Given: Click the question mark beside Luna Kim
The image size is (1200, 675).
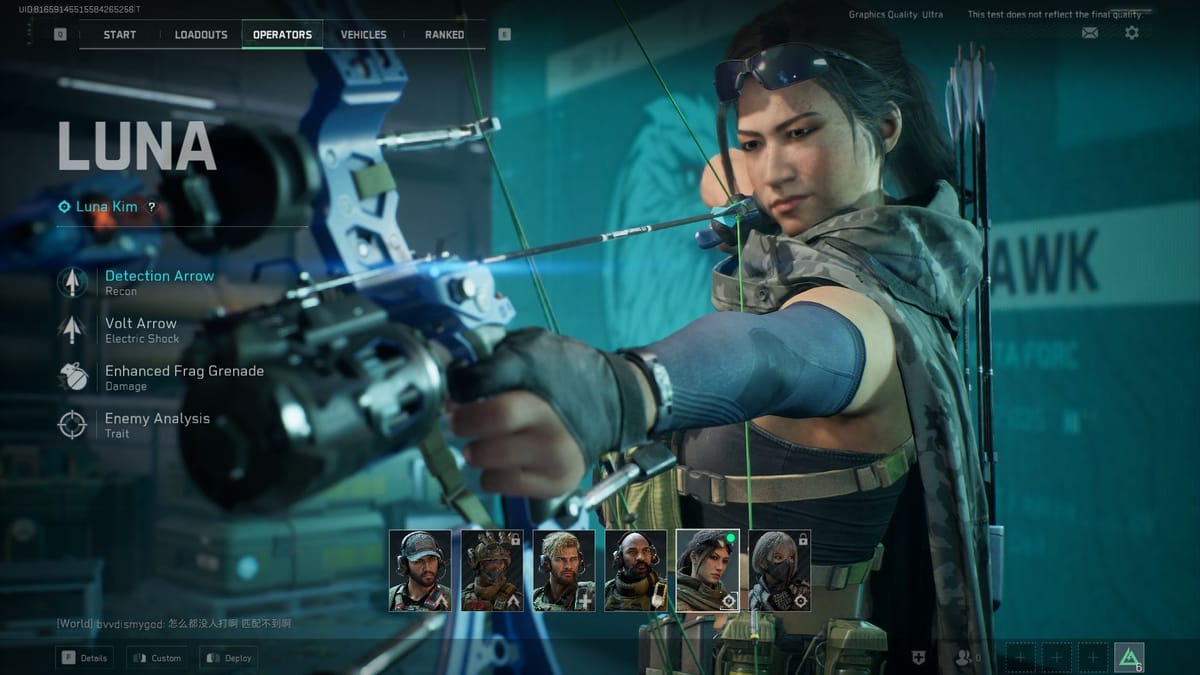Looking at the screenshot, I should pyautogui.click(x=152, y=207).
